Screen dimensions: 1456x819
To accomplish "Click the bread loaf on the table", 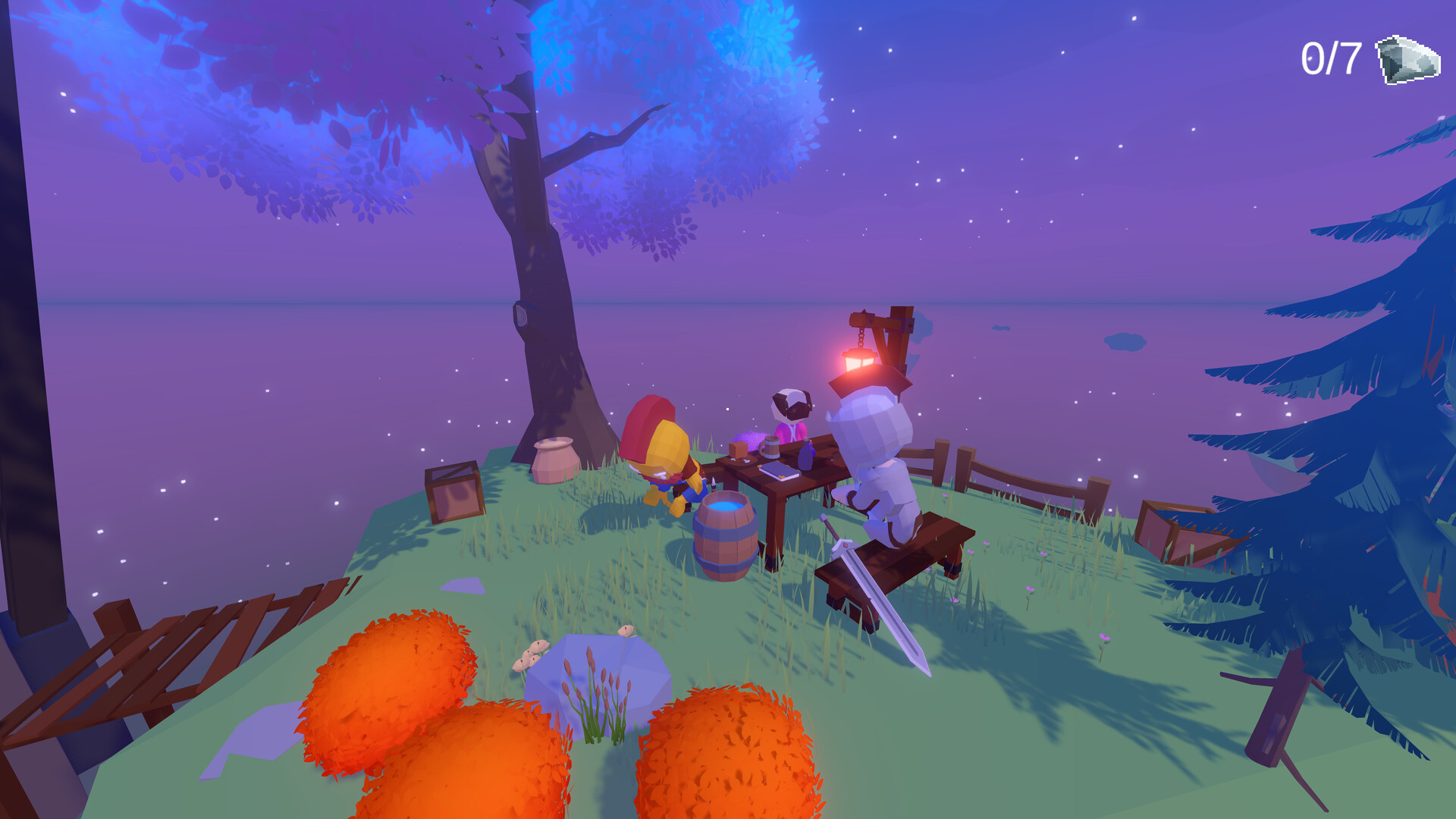I will (x=738, y=450).
